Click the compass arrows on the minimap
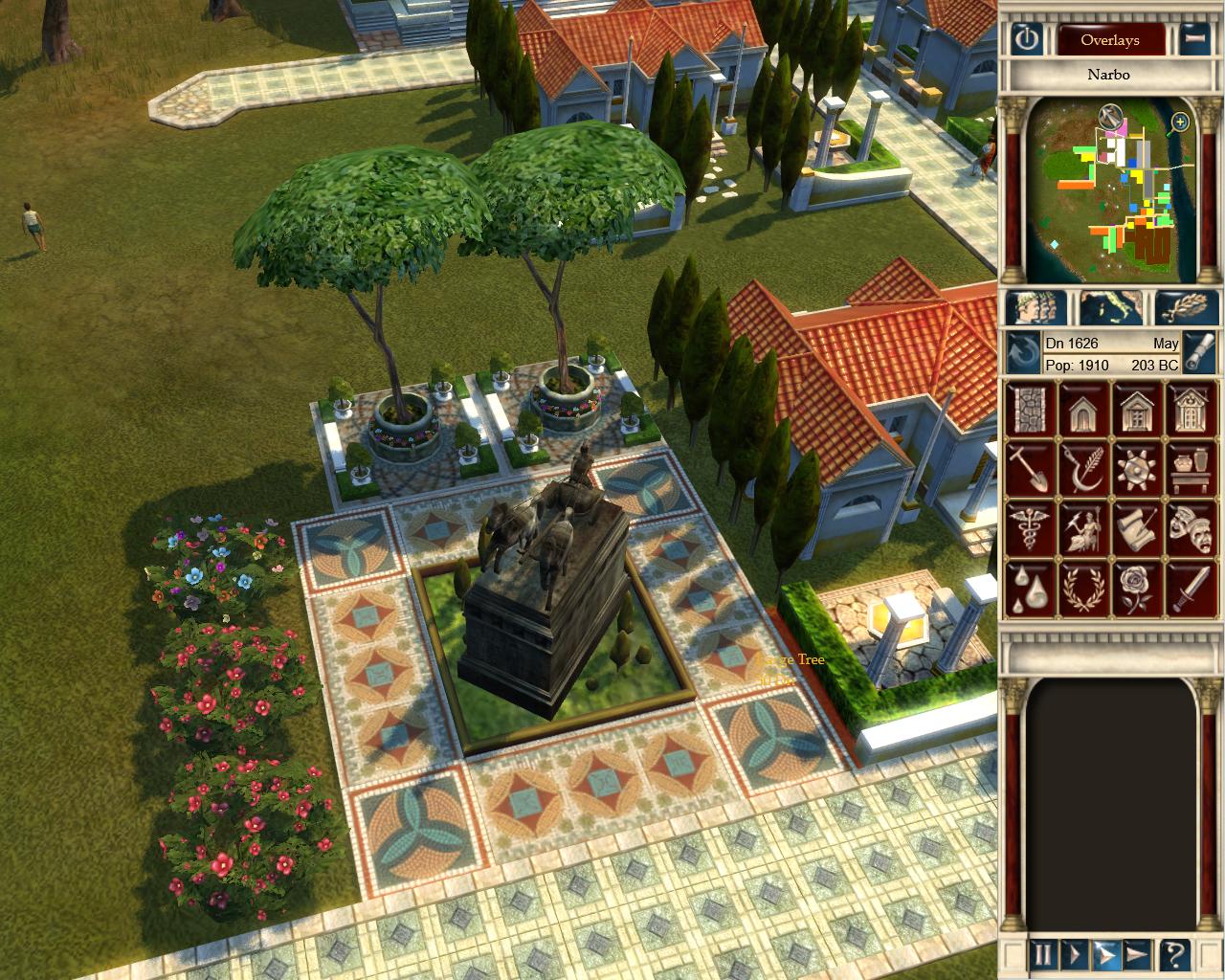 coord(1110,118)
